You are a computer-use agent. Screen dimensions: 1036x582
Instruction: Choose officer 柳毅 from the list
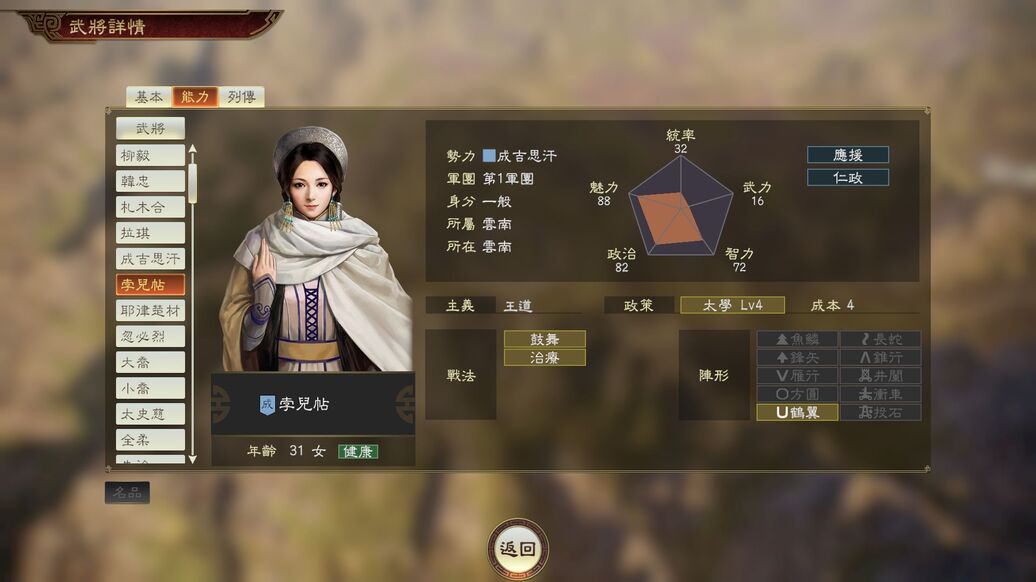[150, 155]
